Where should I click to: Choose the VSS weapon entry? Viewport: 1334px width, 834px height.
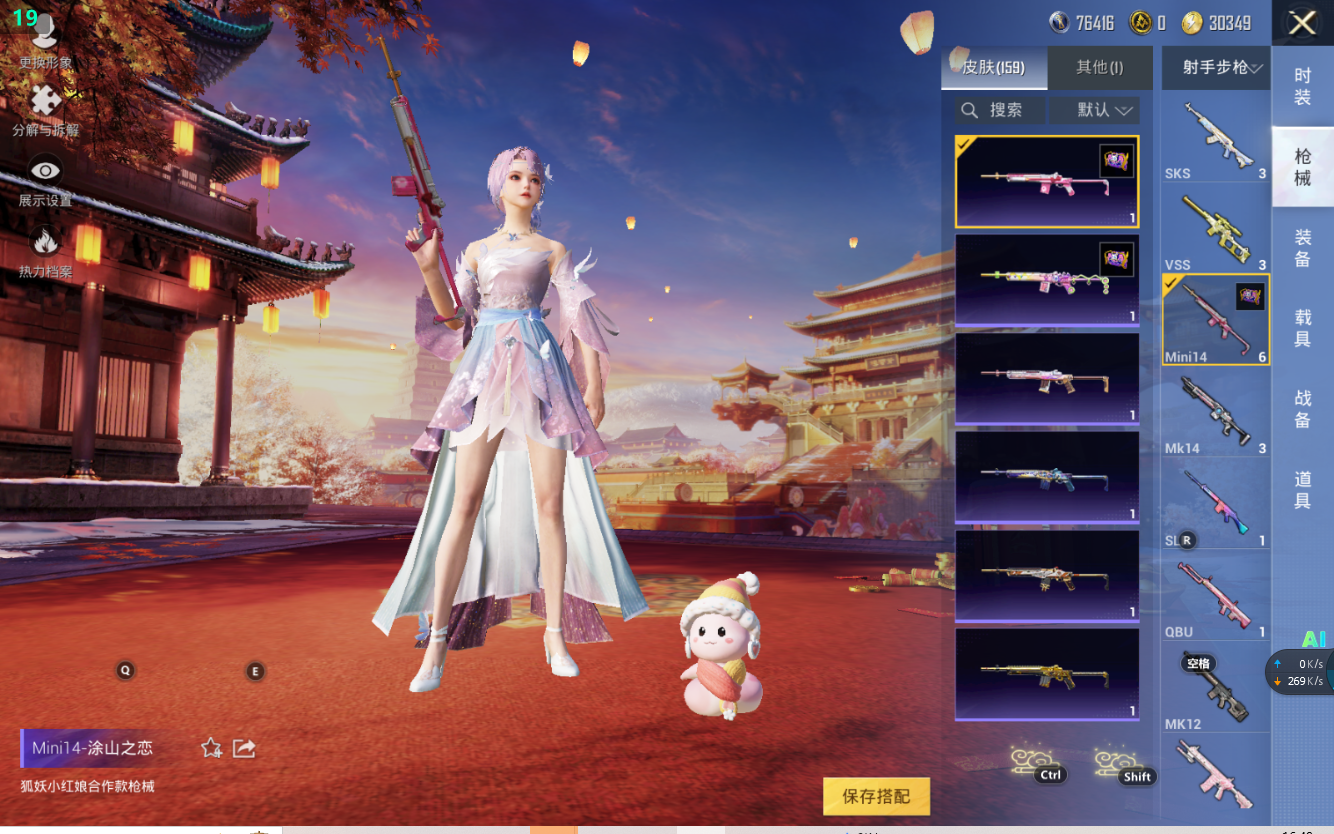click(1215, 232)
